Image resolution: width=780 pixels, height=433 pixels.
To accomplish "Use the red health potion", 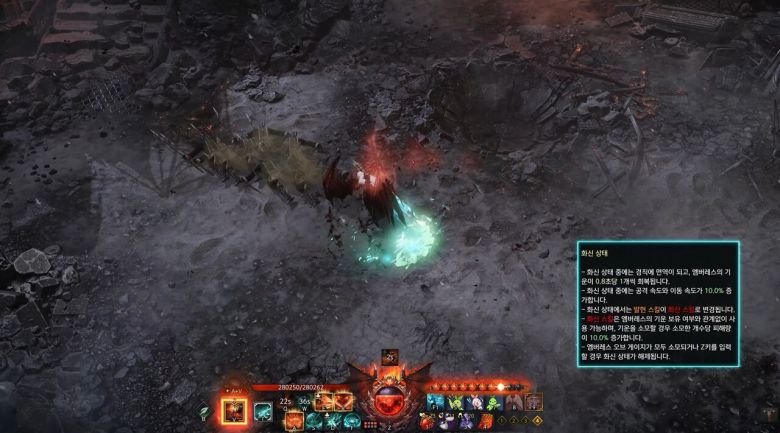I will click(x=426, y=421).
